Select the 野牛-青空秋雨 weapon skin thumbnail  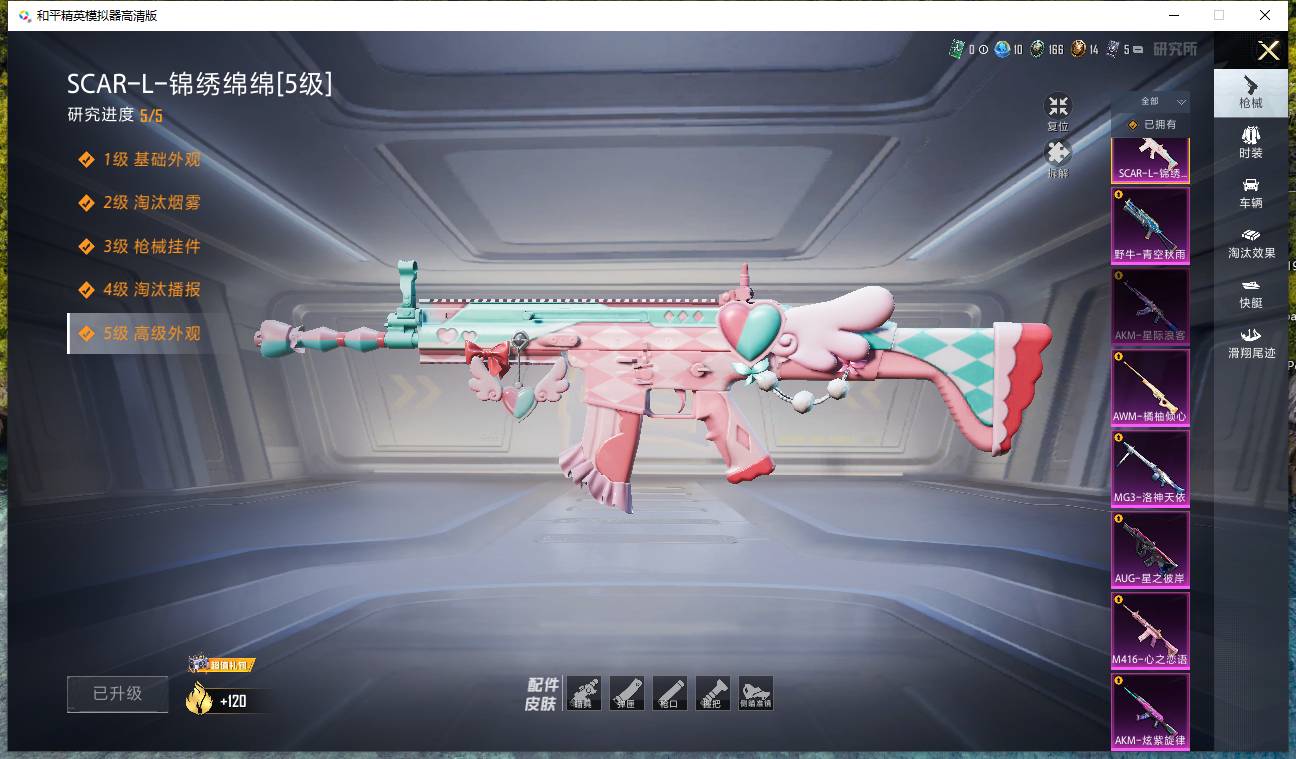(1150, 227)
